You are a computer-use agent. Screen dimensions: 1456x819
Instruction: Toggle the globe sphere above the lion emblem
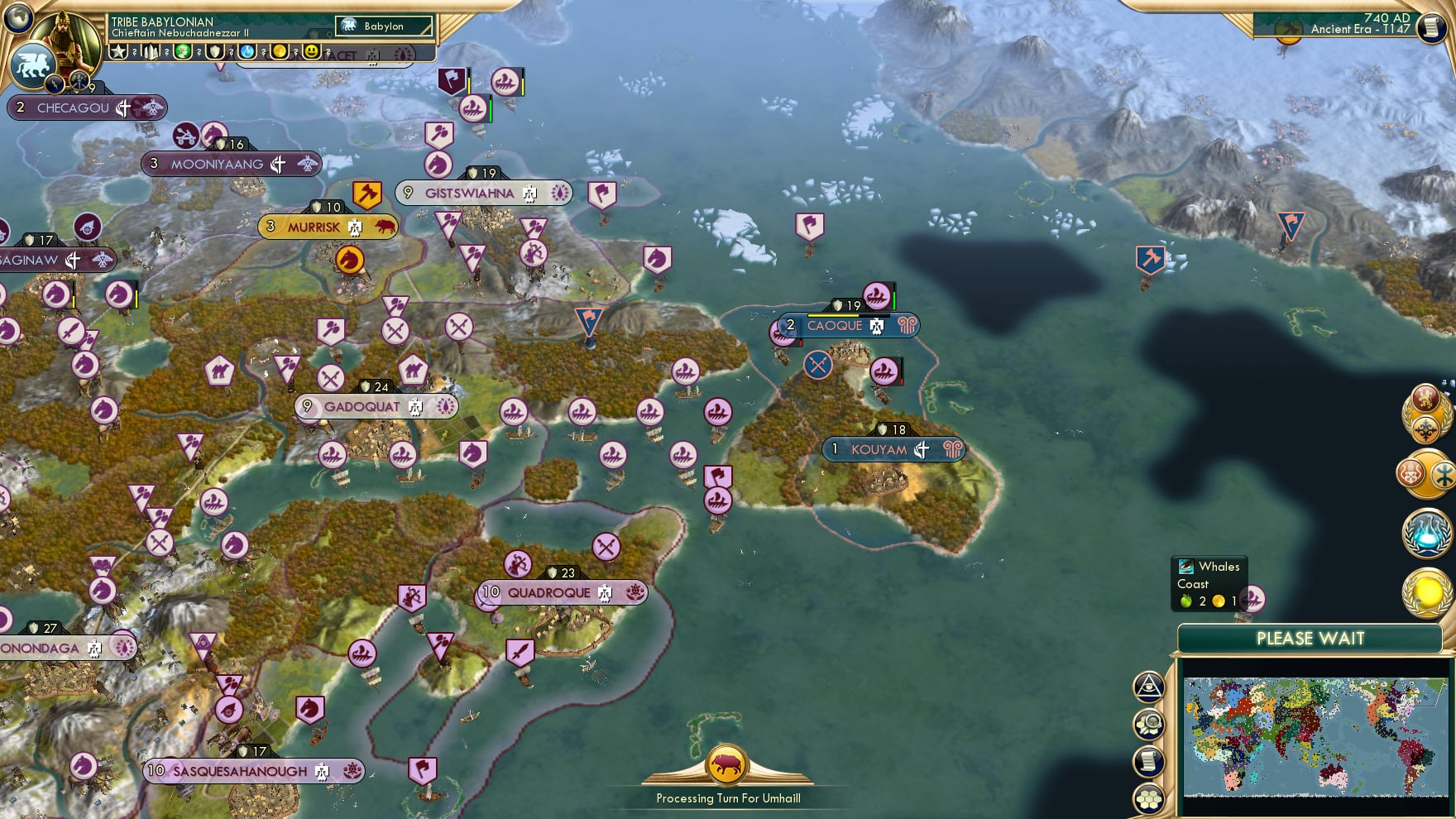coord(17,17)
